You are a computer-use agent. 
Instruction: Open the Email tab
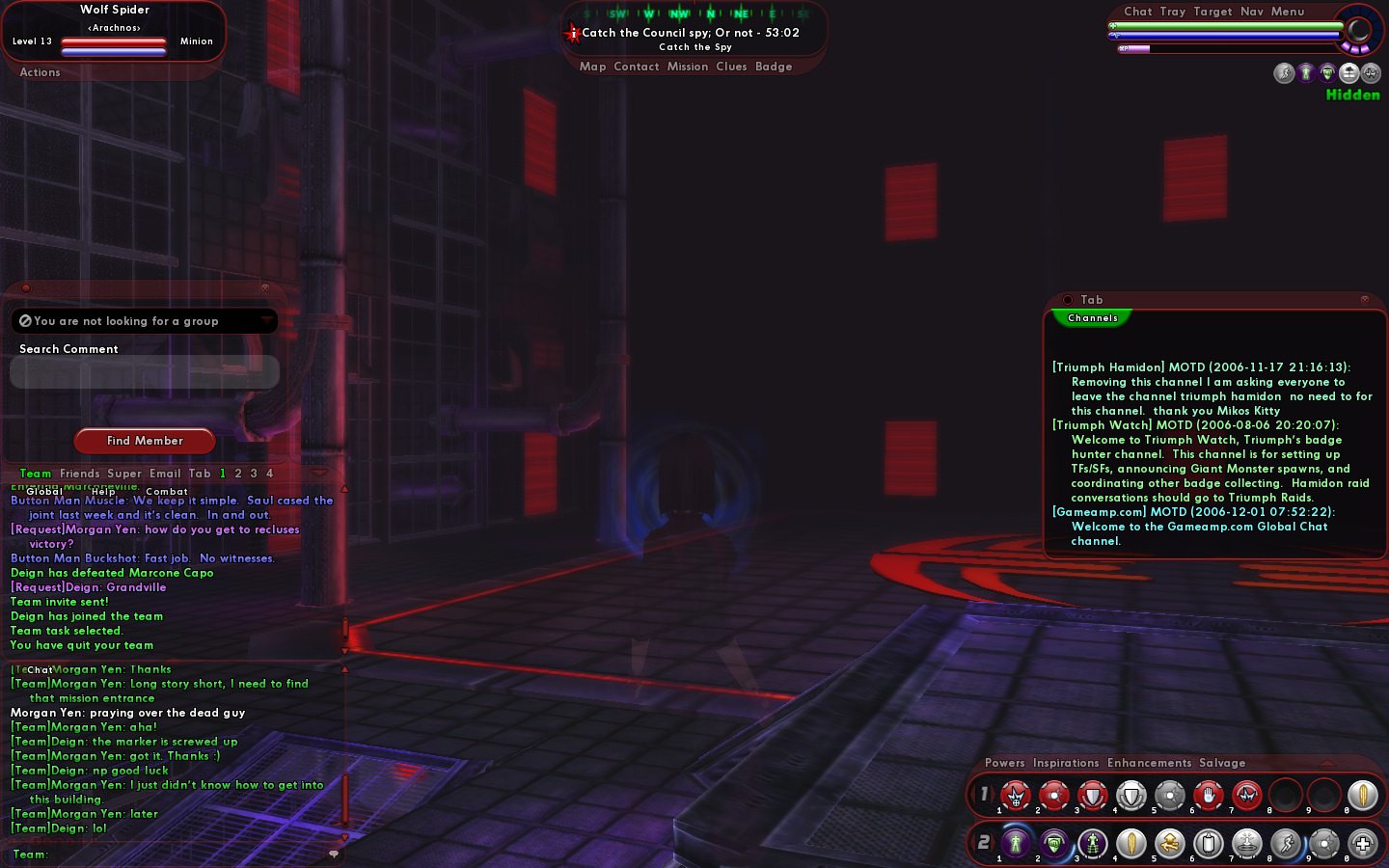pos(165,474)
